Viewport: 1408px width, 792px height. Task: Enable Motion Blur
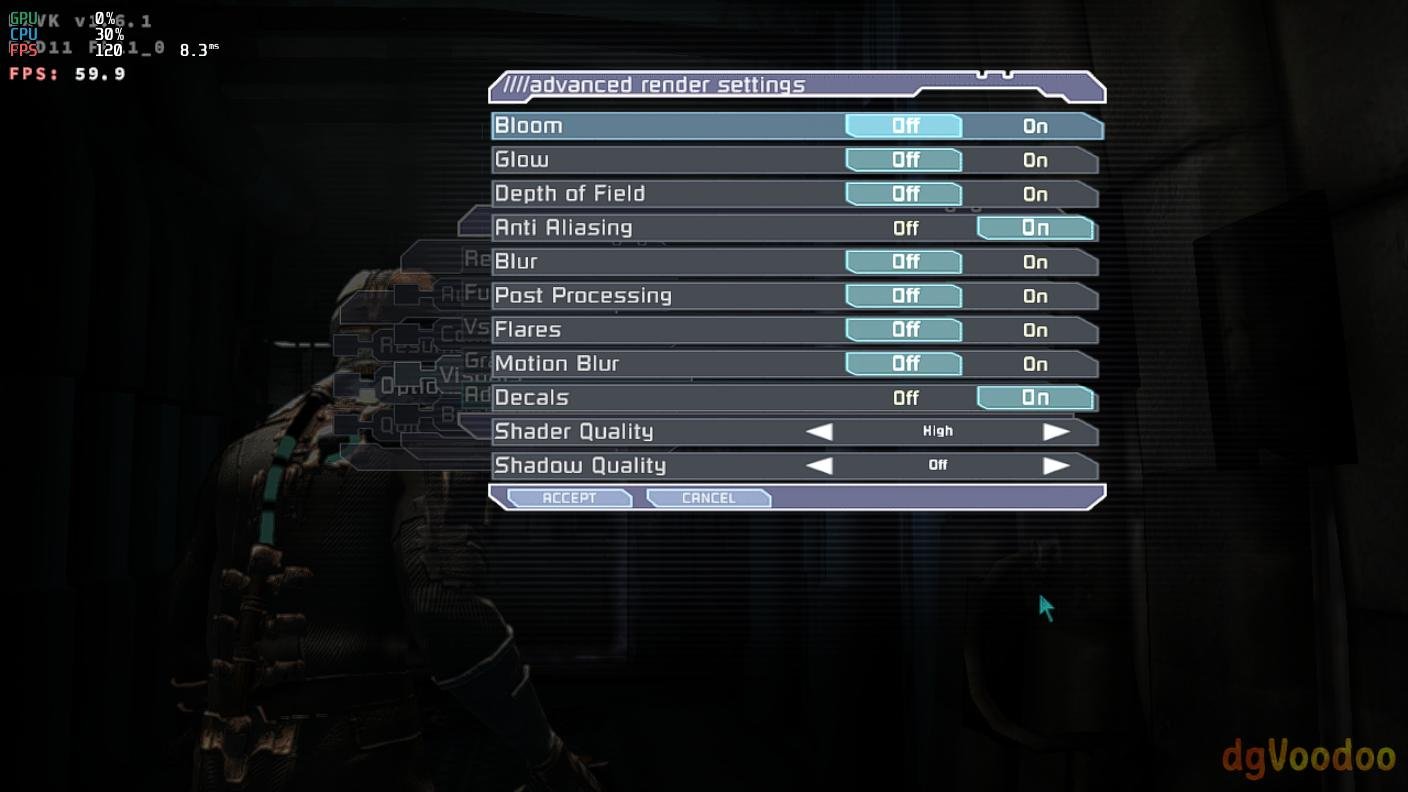[1035, 364]
